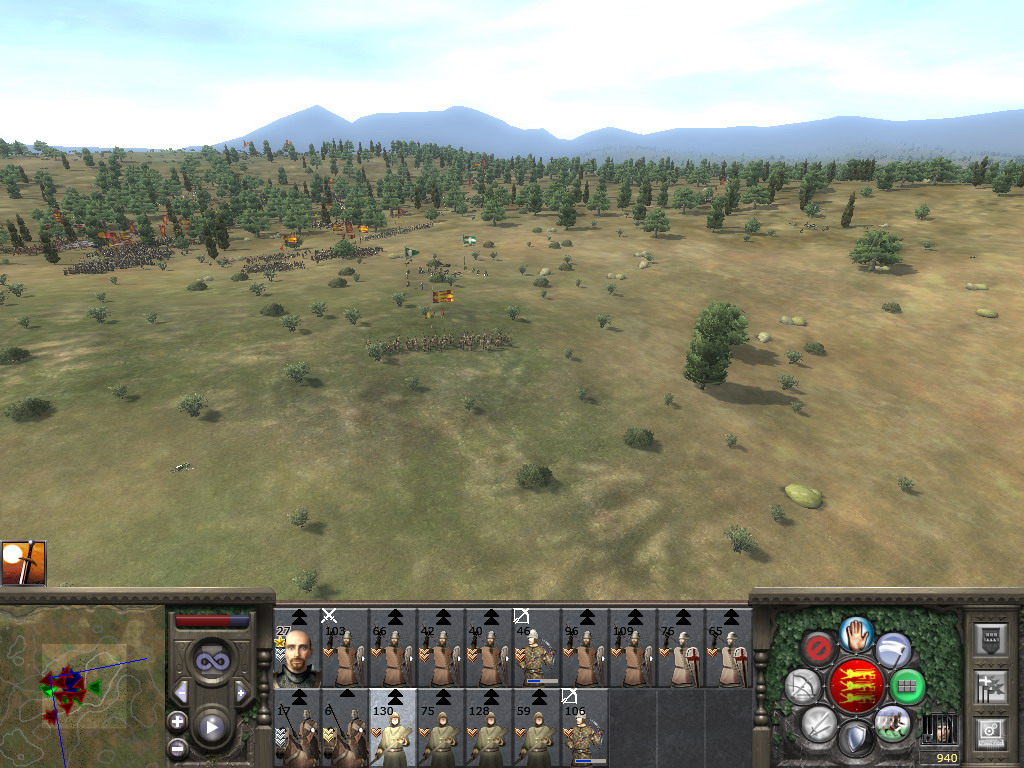Activate the open hand command button
Image resolution: width=1024 pixels, height=768 pixels.
click(x=856, y=633)
